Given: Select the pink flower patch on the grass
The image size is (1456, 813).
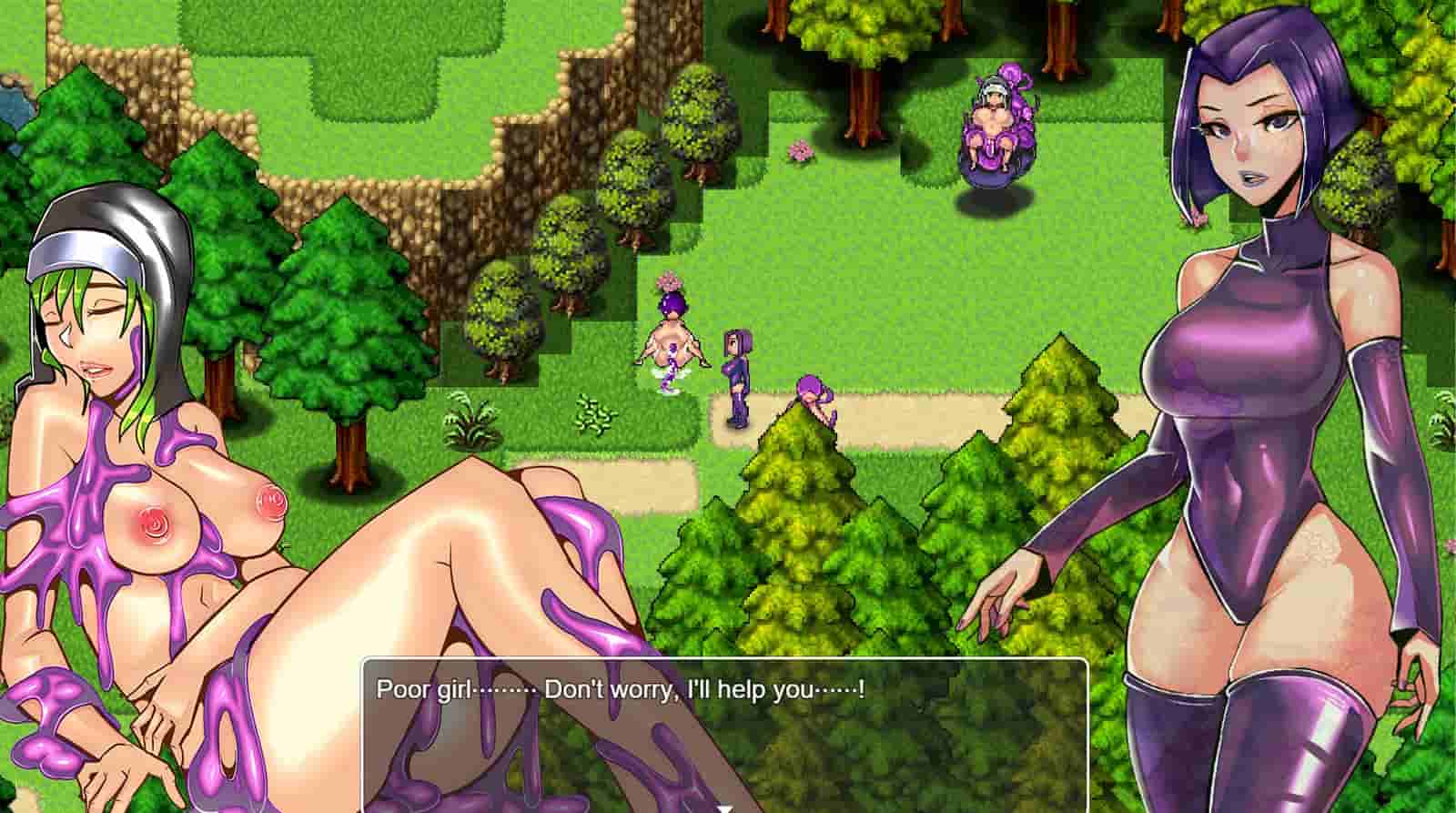Looking at the screenshot, I should pos(801,152).
